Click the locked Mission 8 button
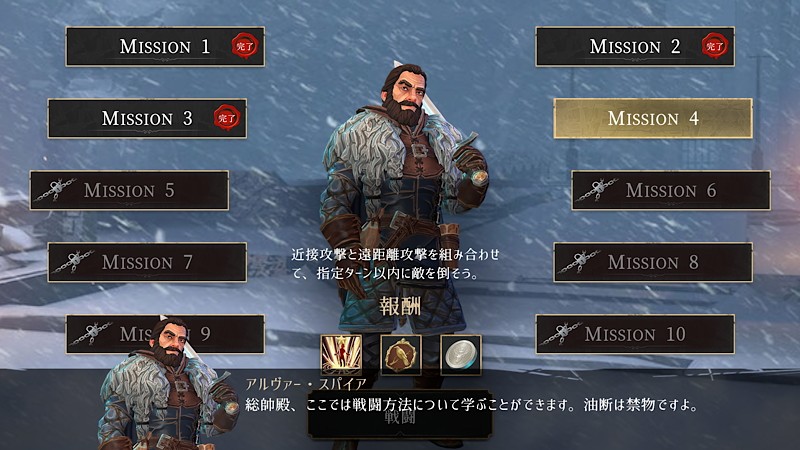 tap(653, 262)
